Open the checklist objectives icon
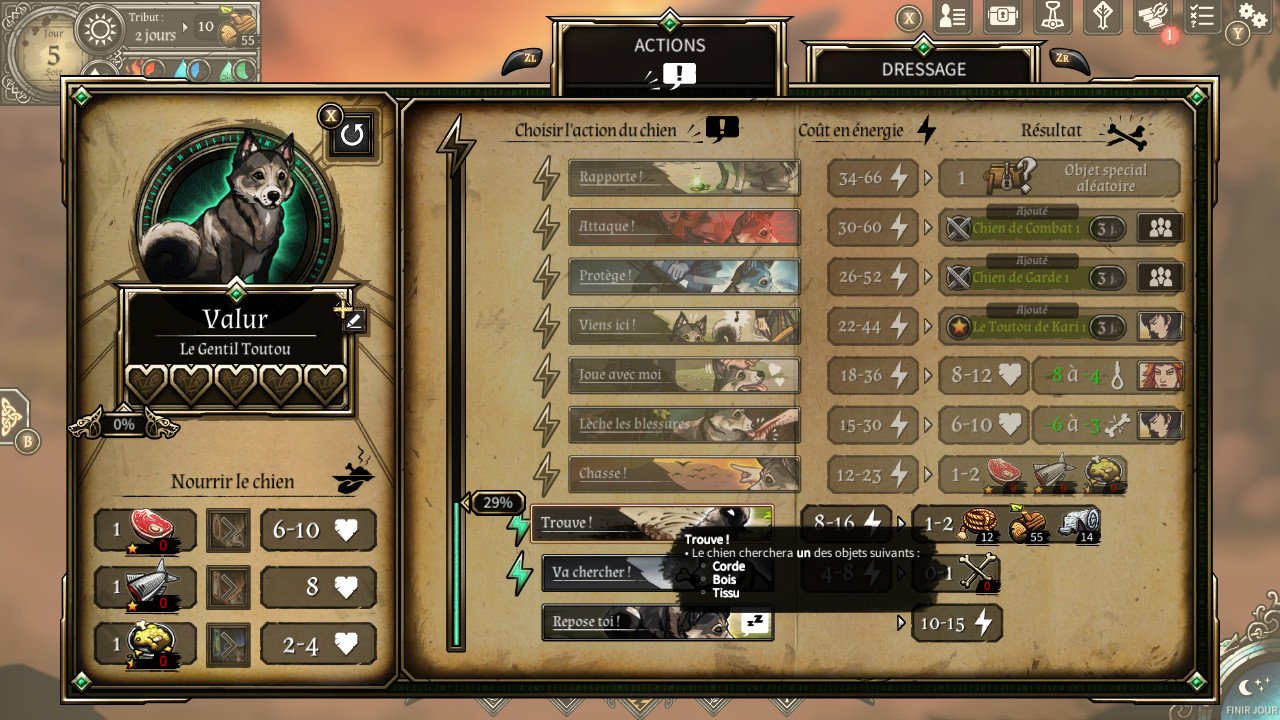1280x720 pixels. click(x=1203, y=16)
